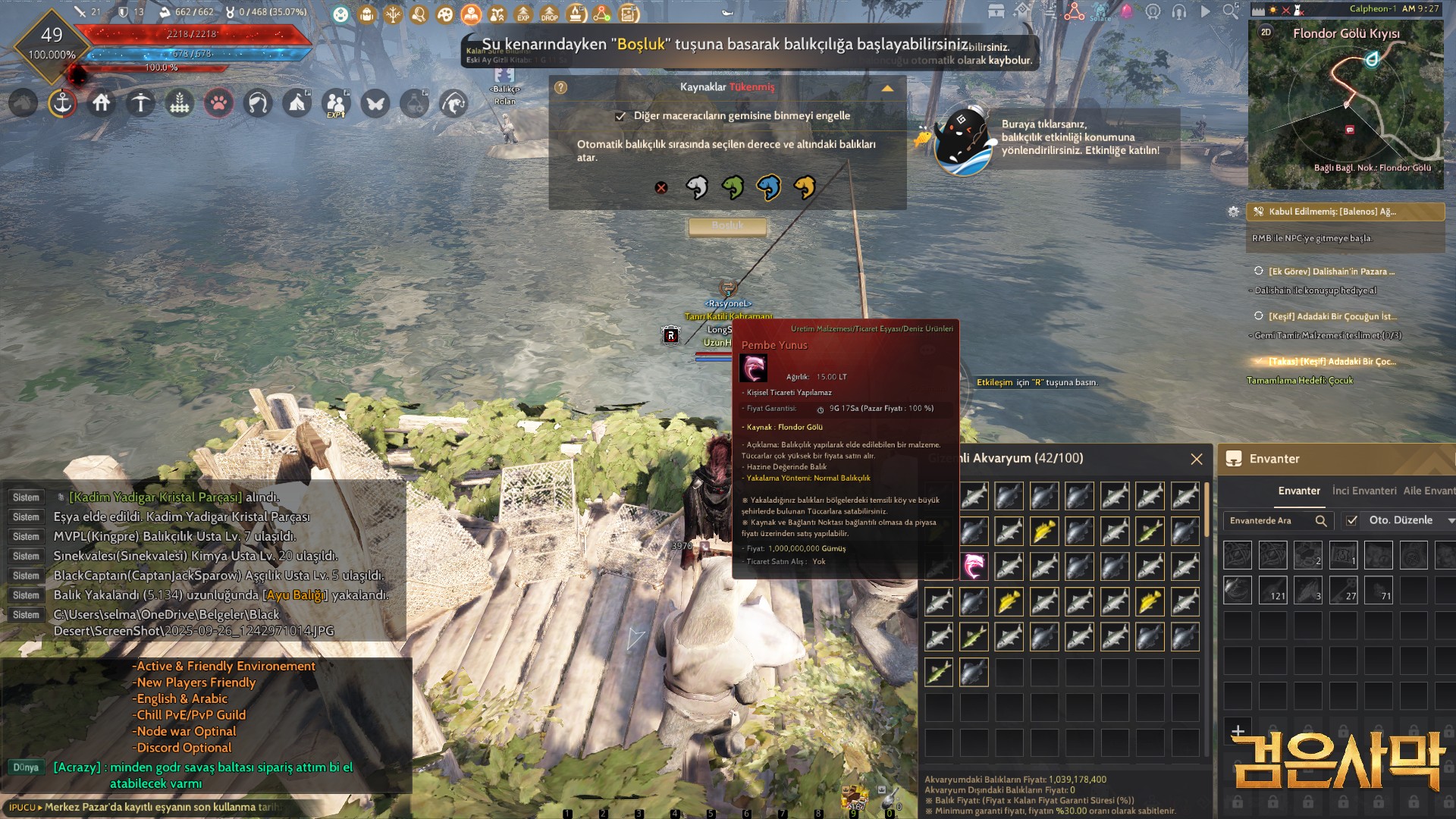Select the Pembe Yunus pink dolphin slot
1456x819 pixels.
[974, 566]
